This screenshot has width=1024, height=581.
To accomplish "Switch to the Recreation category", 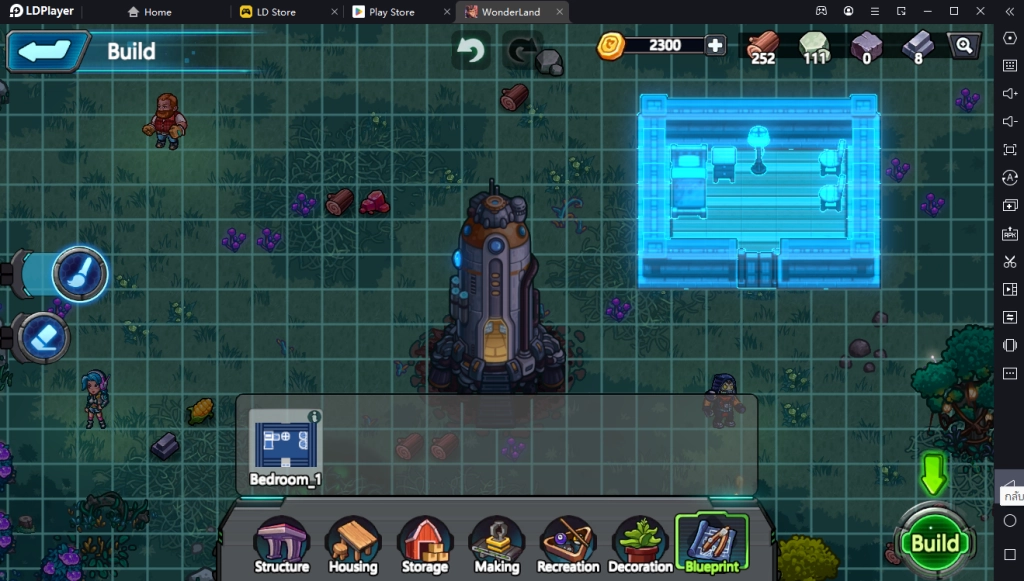I will coord(568,546).
